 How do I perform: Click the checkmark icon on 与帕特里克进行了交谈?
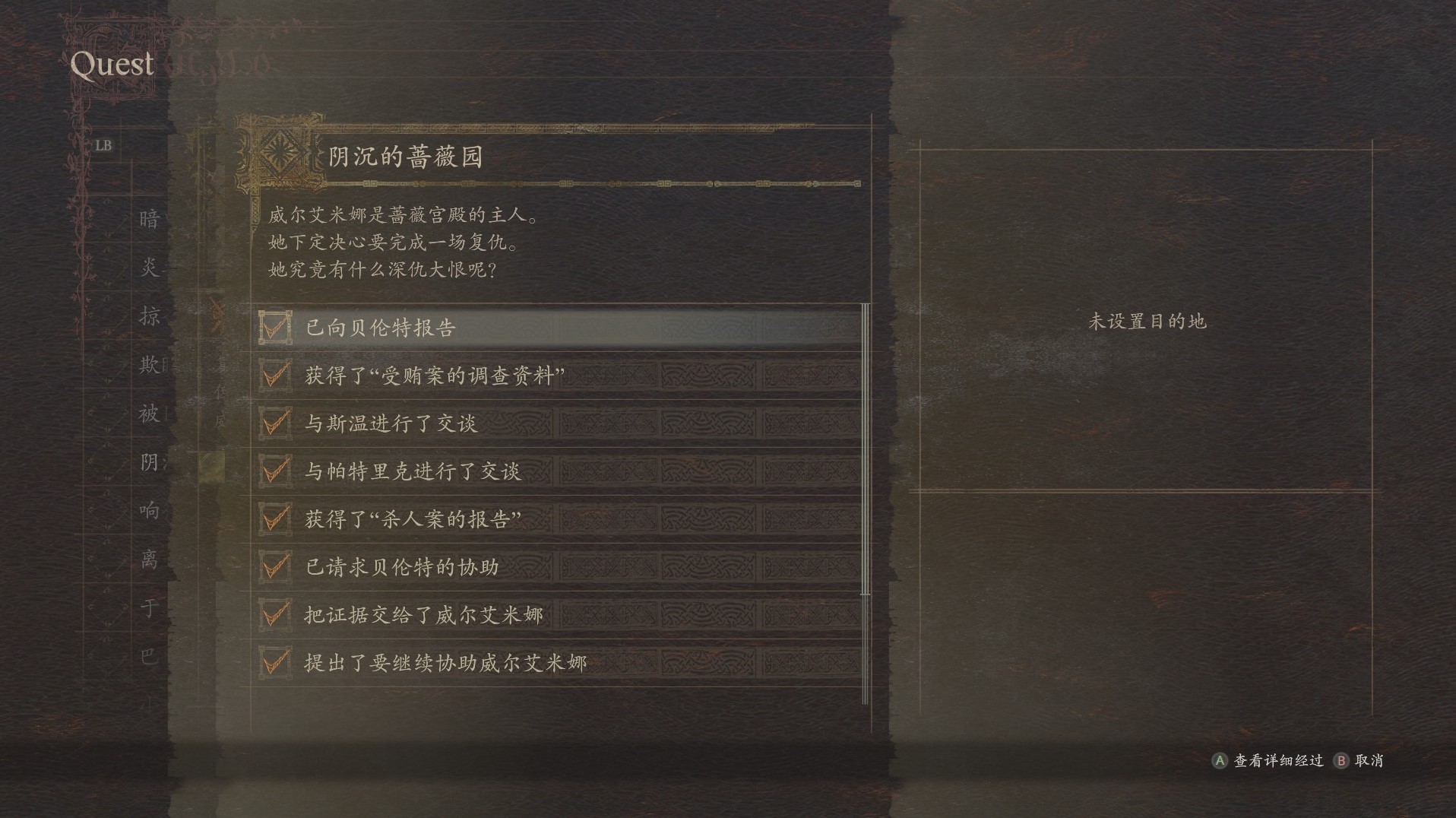(x=275, y=471)
